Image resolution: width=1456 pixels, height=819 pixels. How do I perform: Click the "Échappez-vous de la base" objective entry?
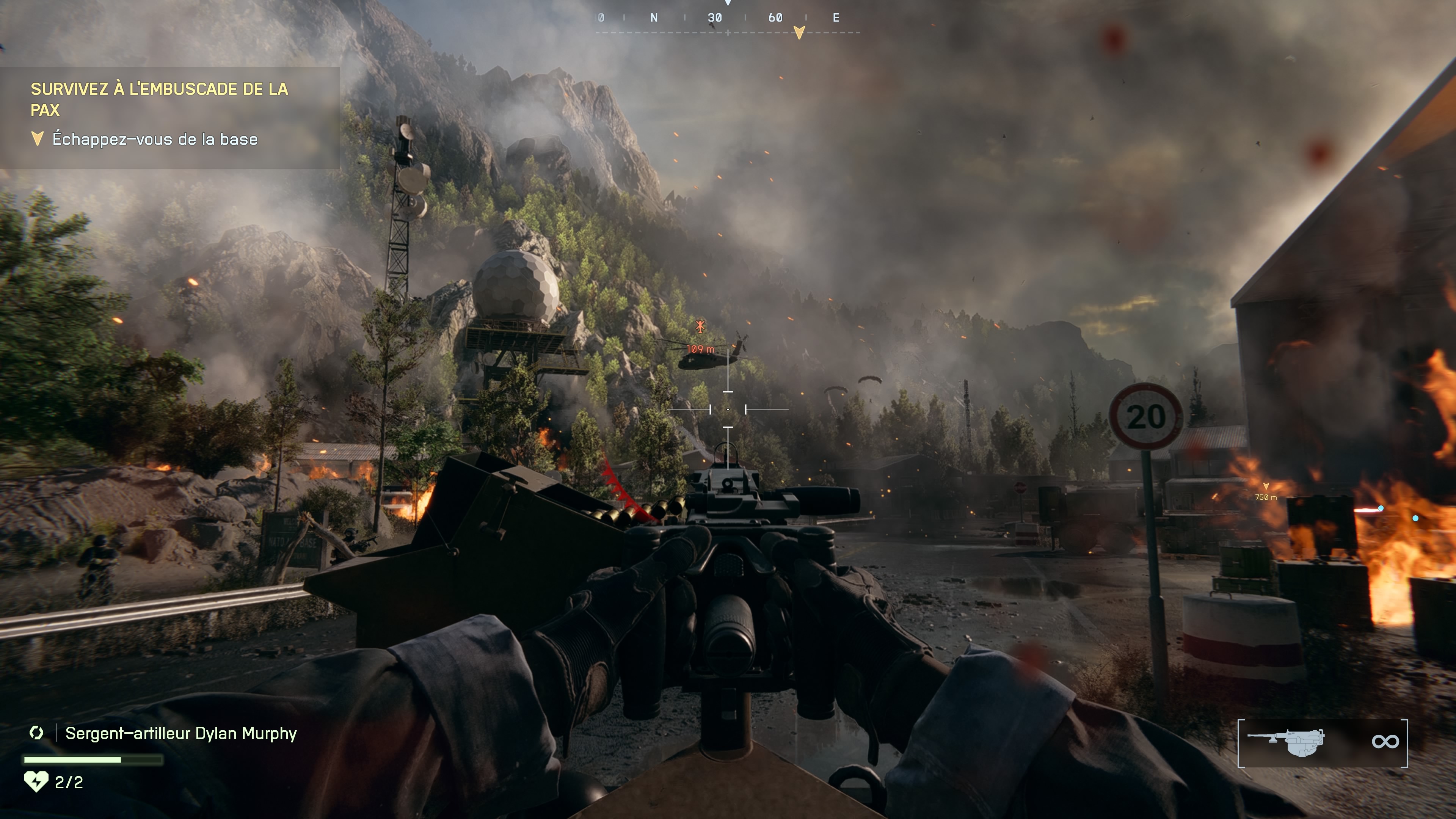pos(154,139)
